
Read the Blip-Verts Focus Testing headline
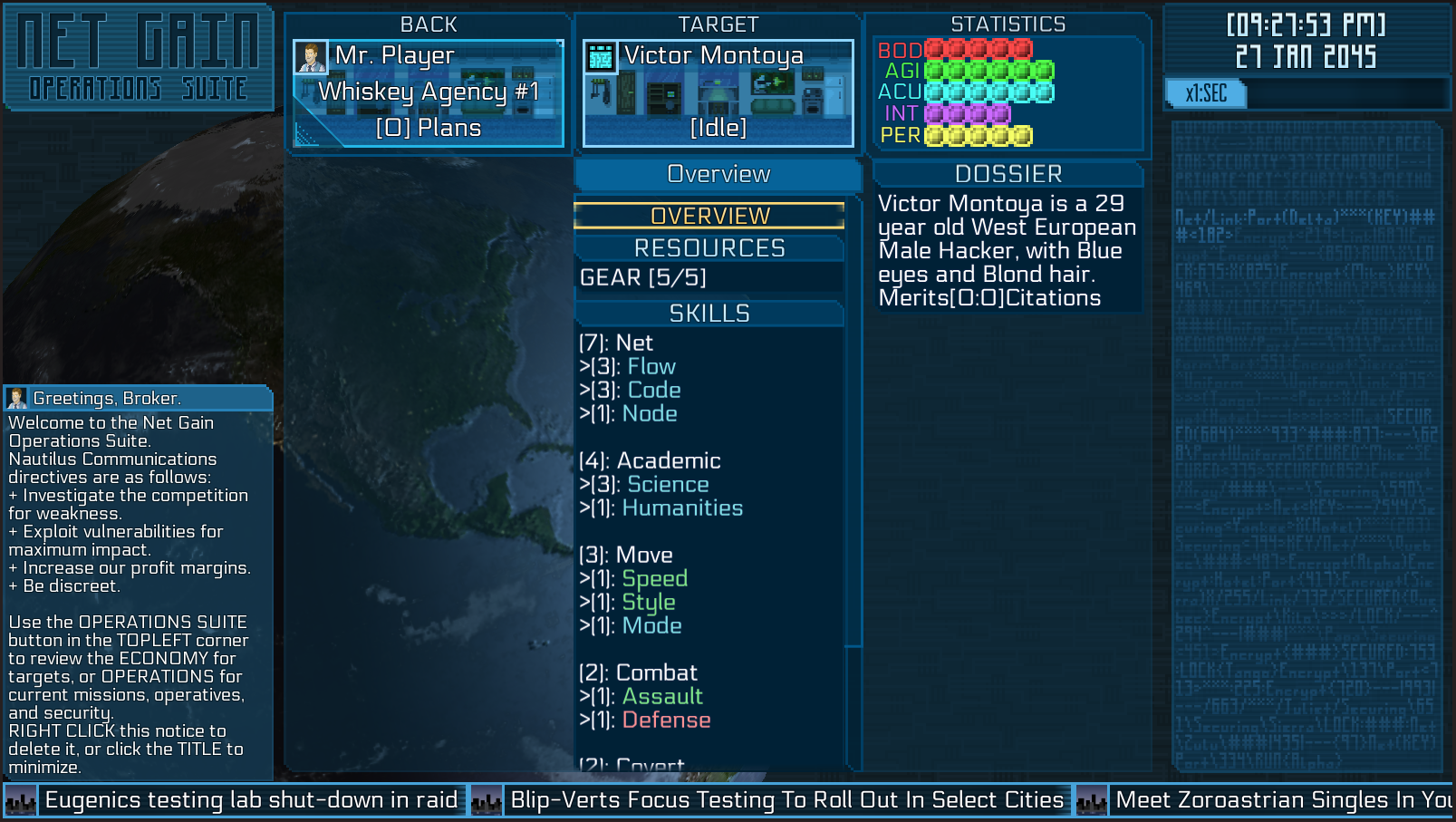click(786, 800)
